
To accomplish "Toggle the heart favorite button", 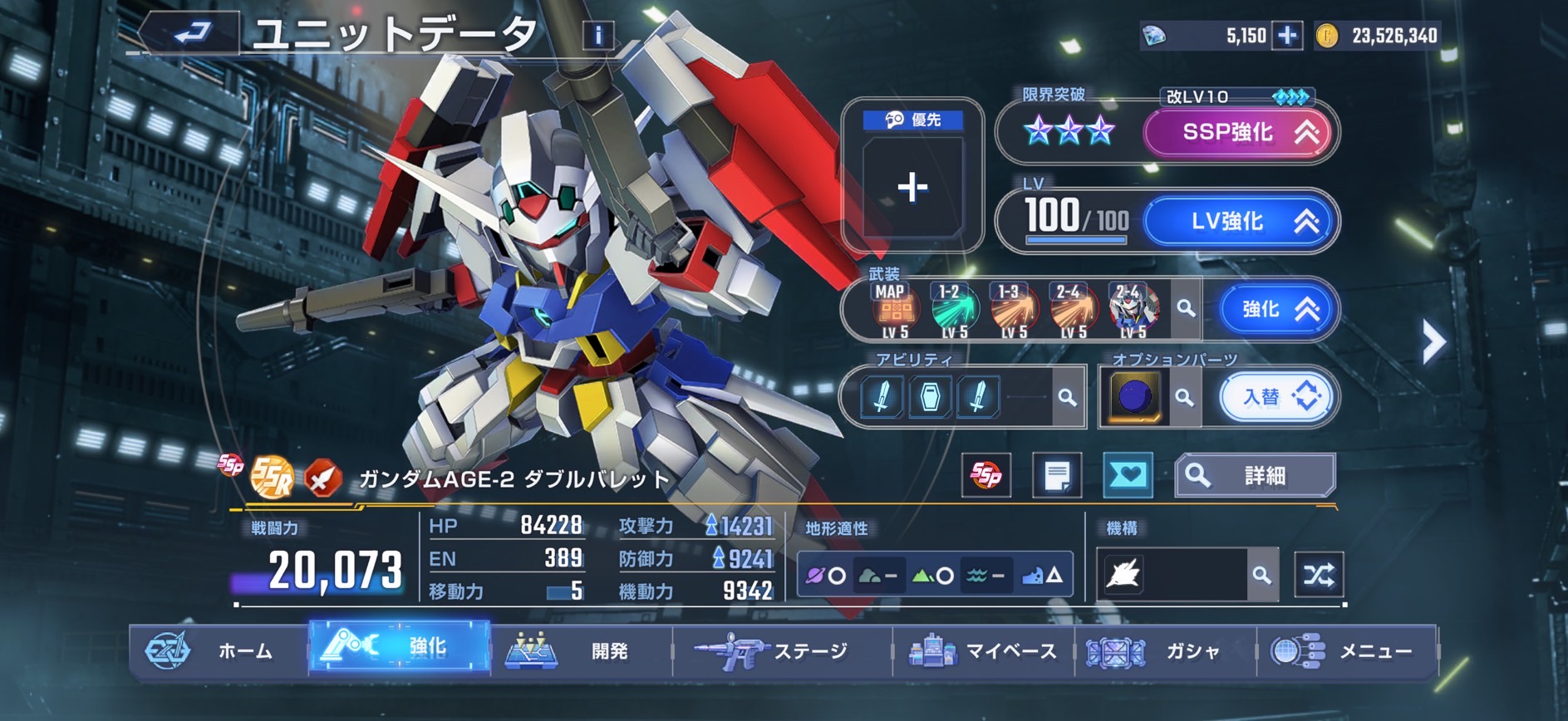I will [1128, 475].
